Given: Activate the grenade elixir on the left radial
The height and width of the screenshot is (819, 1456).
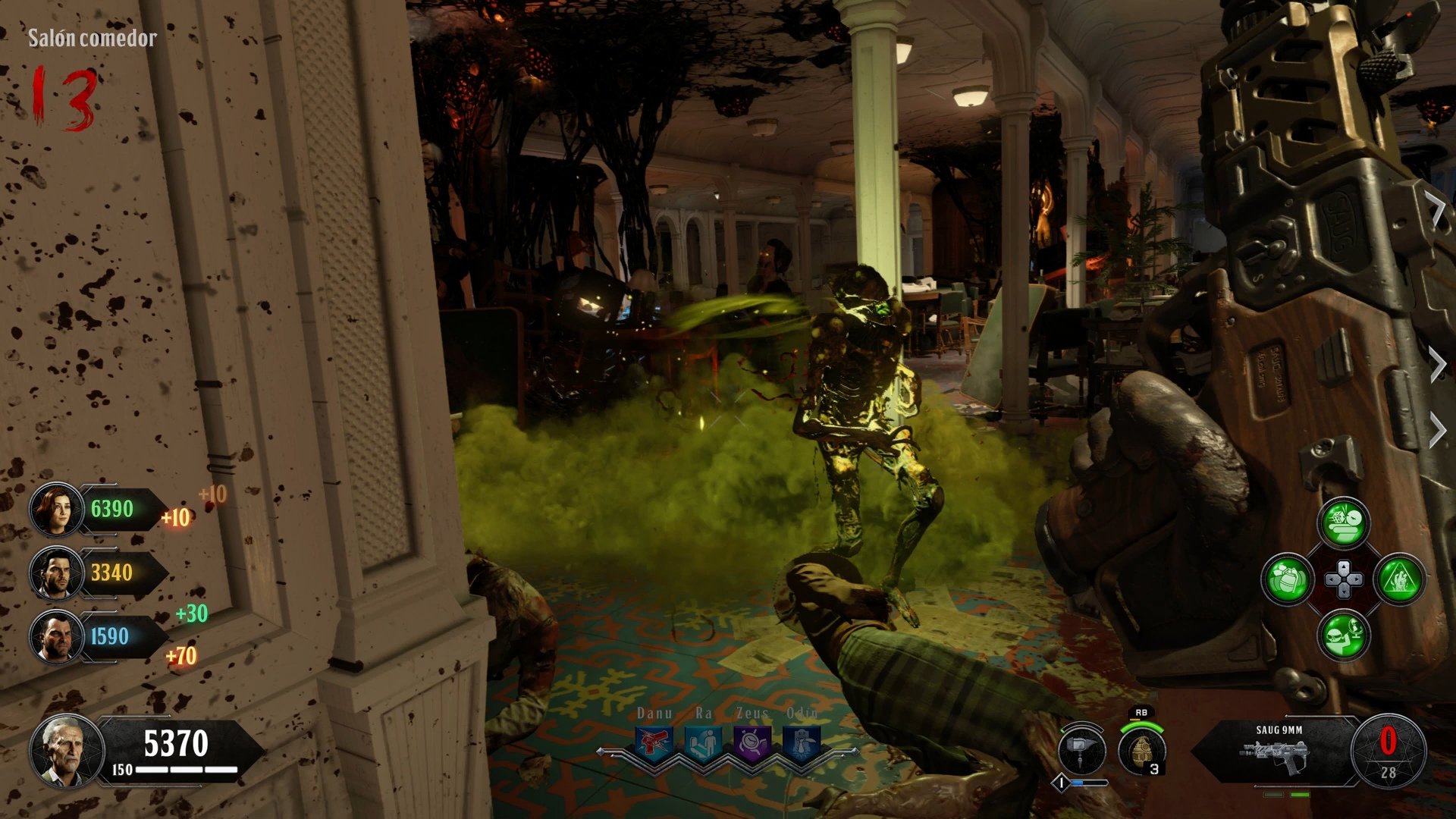Looking at the screenshot, I should [1287, 579].
